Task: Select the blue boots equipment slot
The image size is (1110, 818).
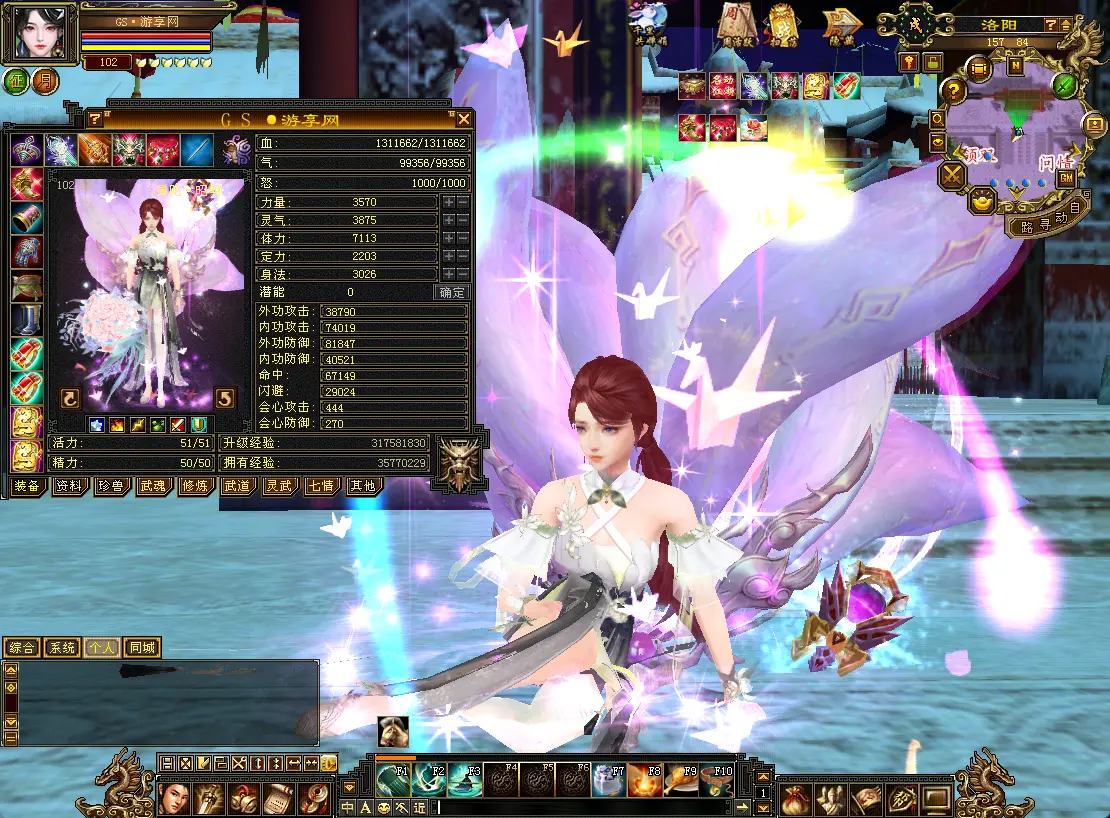Action: point(26,320)
